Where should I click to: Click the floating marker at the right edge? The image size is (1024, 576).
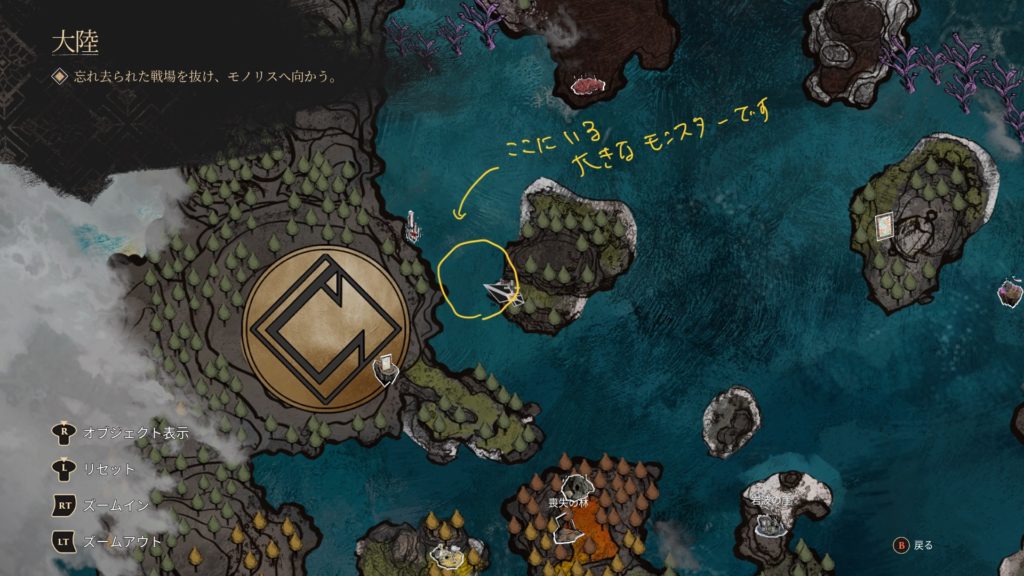point(1010,294)
